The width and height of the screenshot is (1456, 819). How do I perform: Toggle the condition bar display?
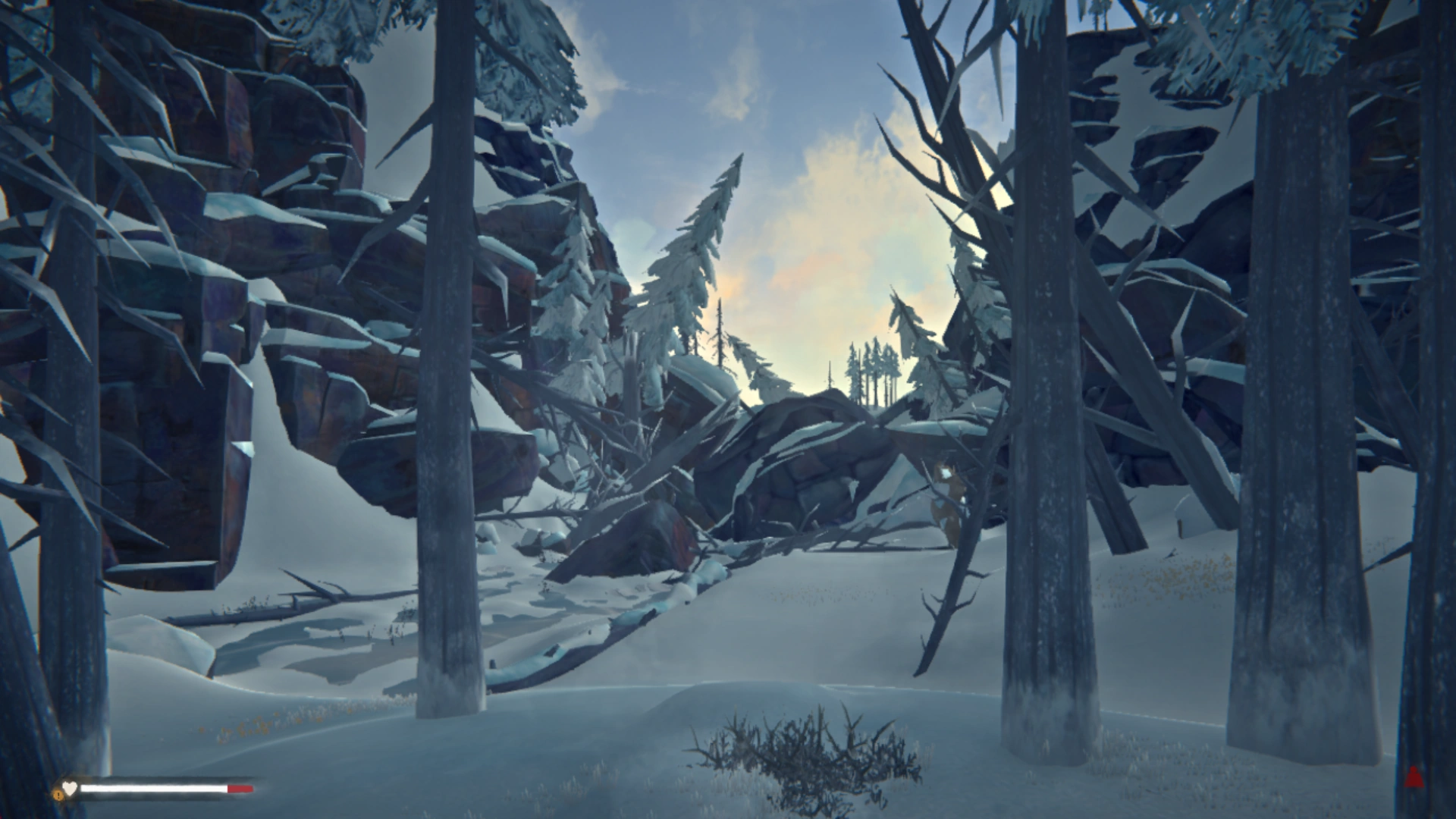159,788
